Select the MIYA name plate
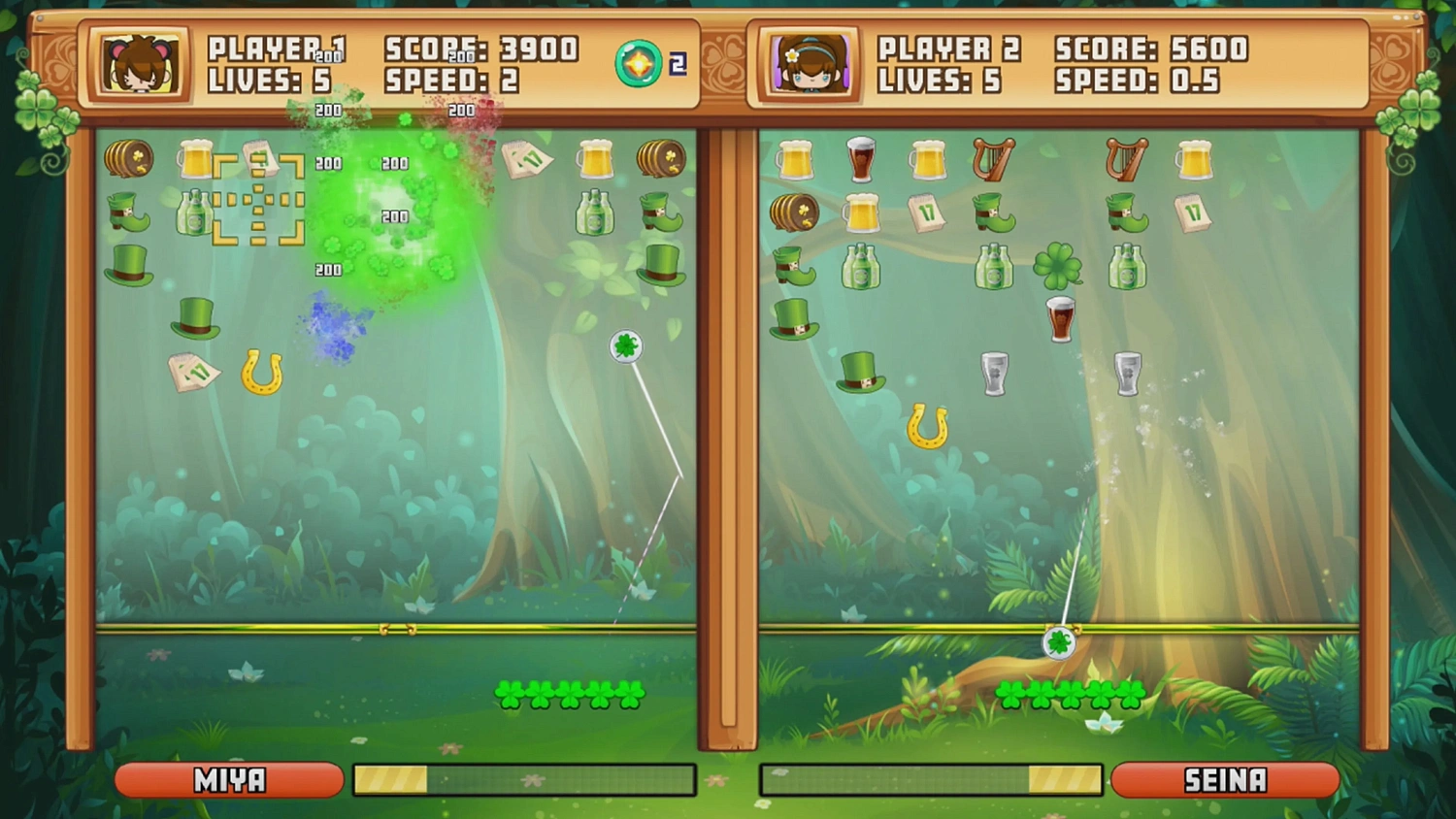This screenshot has width=1456, height=819. 227,779
